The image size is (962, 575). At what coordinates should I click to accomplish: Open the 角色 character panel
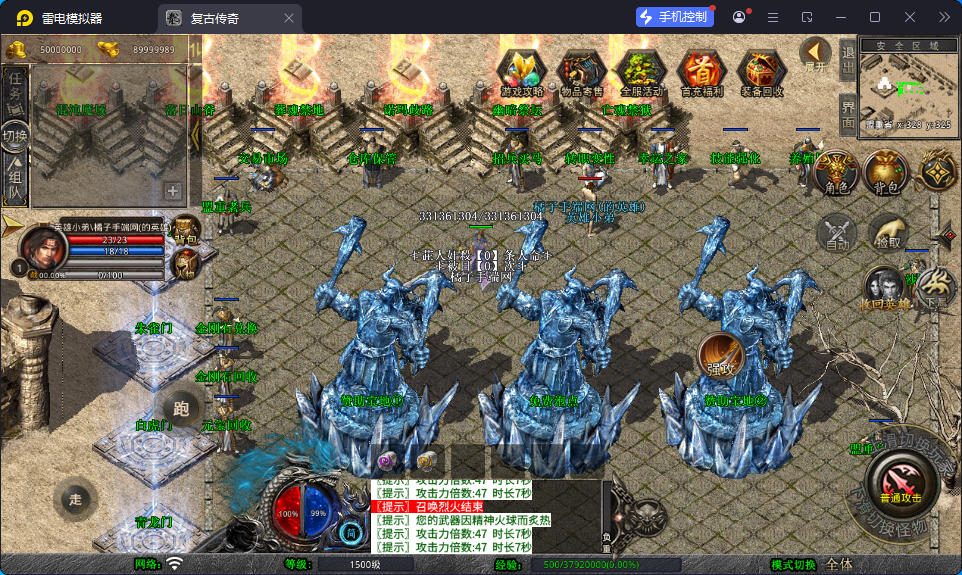coord(836,173)
